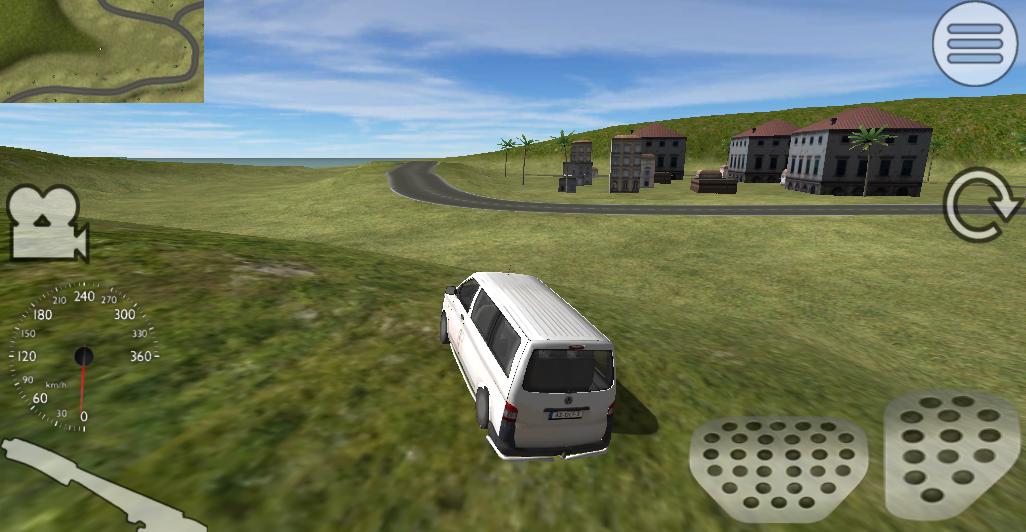The width and height of the screenshot is (1026, 532).
Task: Switch view with the camera icon
Action: [x=48, y=222]
